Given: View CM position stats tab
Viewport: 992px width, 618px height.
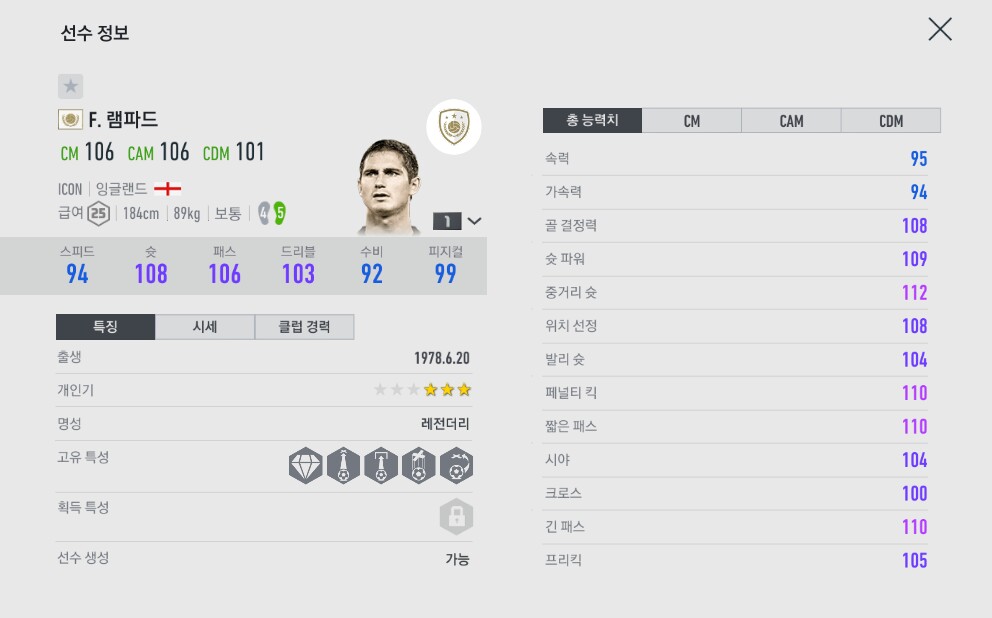Looking at the screenshot, I should [x=691, y=121].
